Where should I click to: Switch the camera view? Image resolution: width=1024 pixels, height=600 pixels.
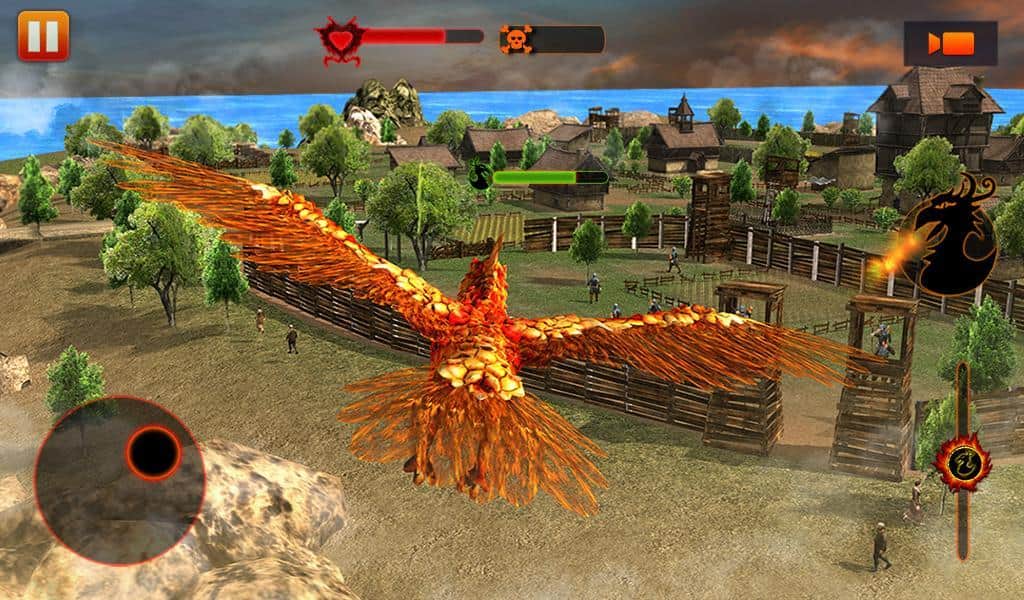coord(950,44)
